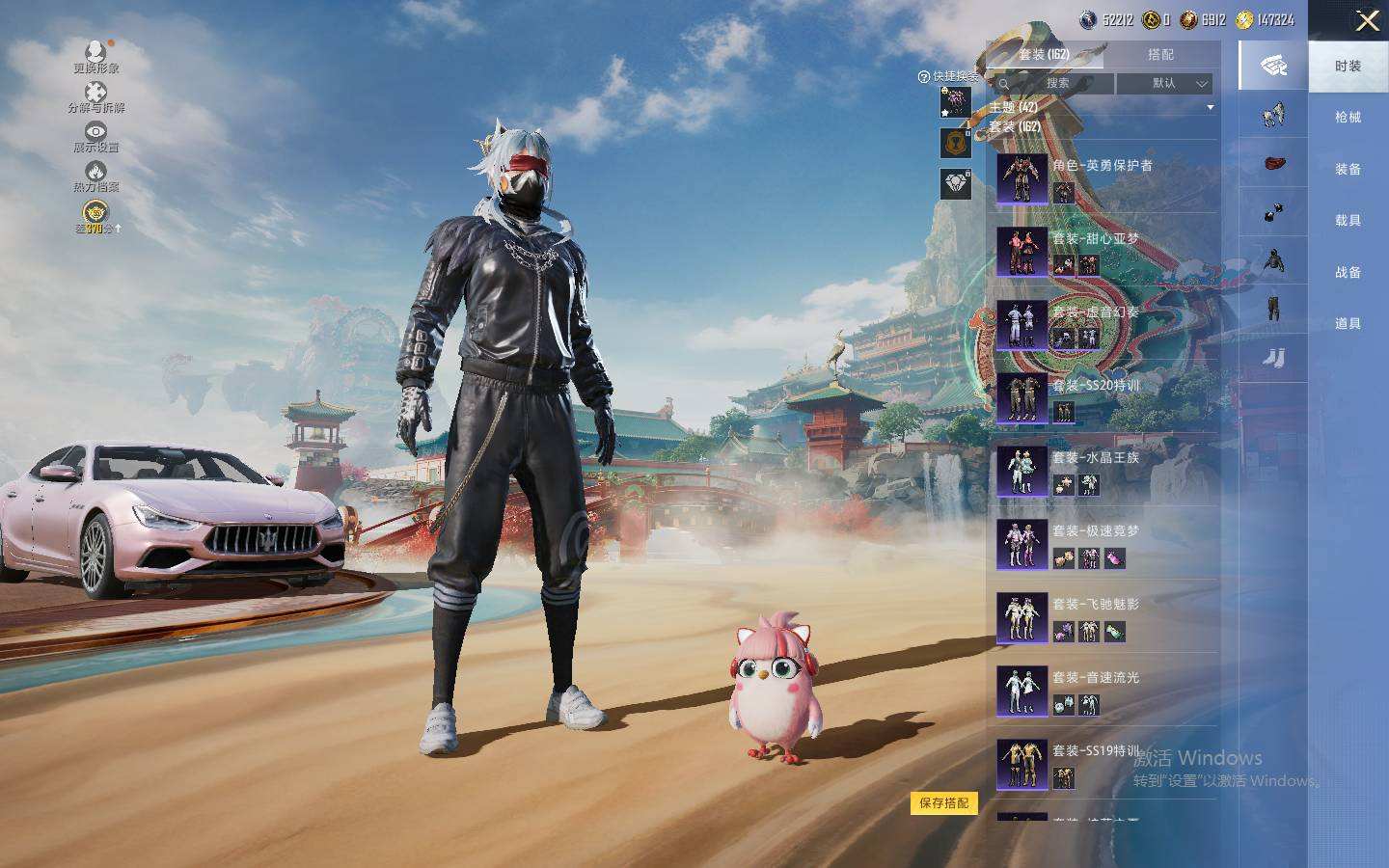Choose the 载具 vehicles category

pyautogui.click(x=1348, y=221)
